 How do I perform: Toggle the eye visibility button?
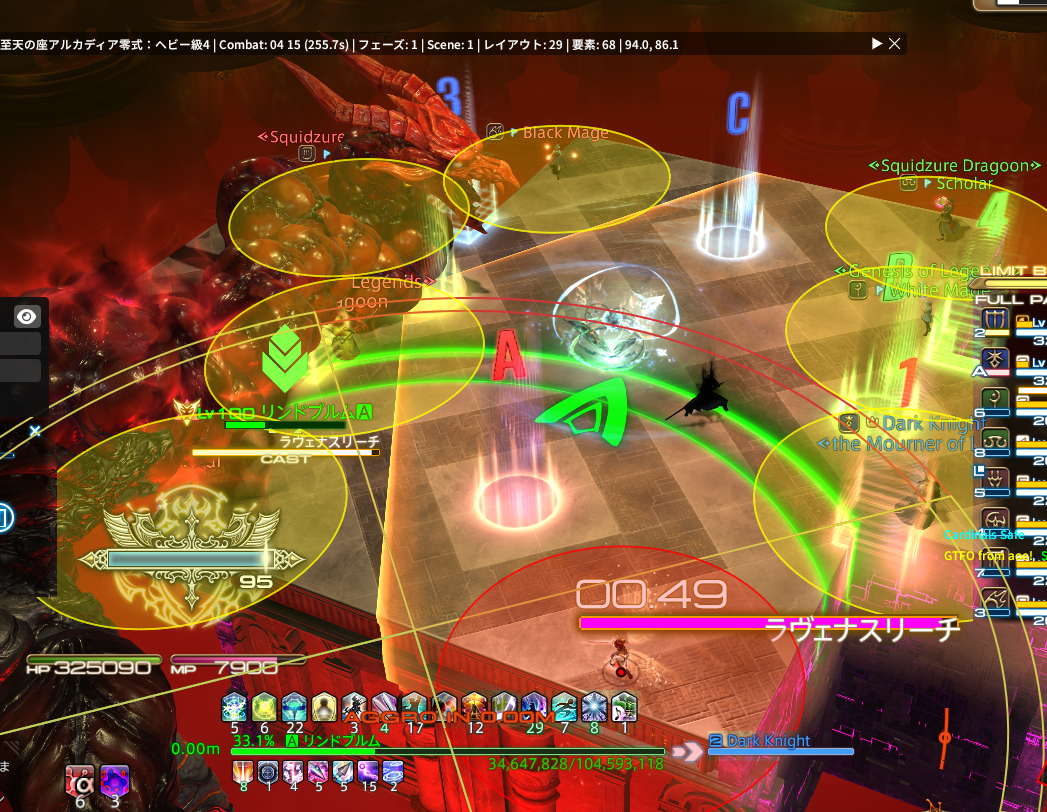coord(27,317)
